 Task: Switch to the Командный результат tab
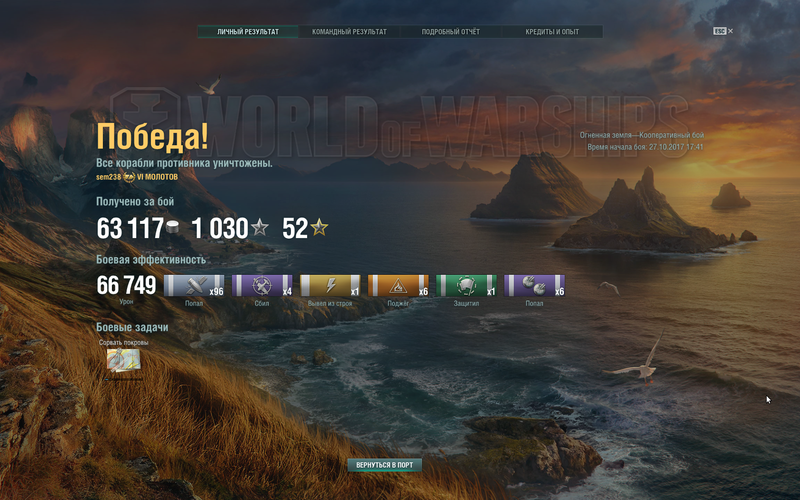tap(349, 32)
